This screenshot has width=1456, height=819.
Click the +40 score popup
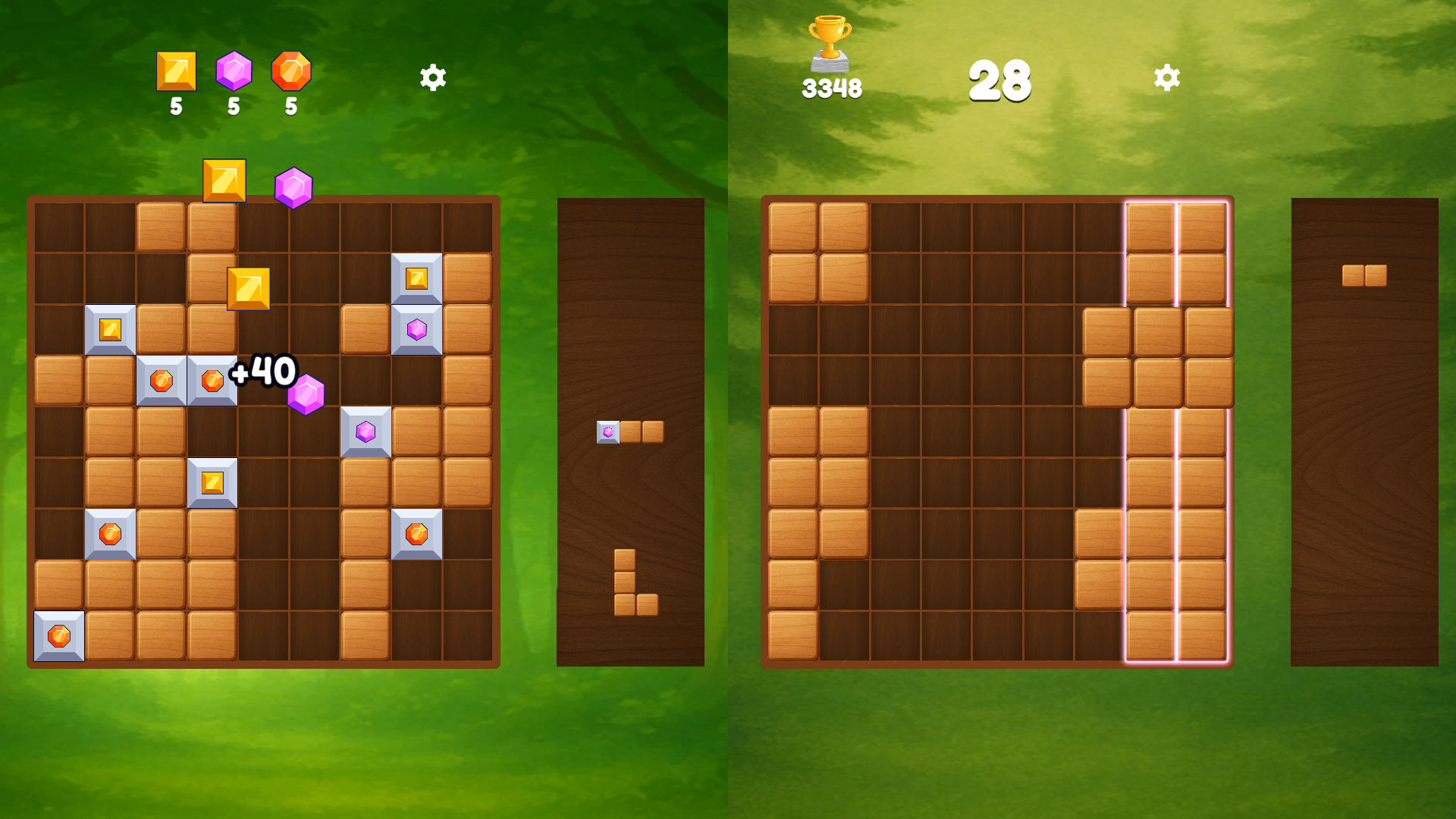(x=262, y=370)
